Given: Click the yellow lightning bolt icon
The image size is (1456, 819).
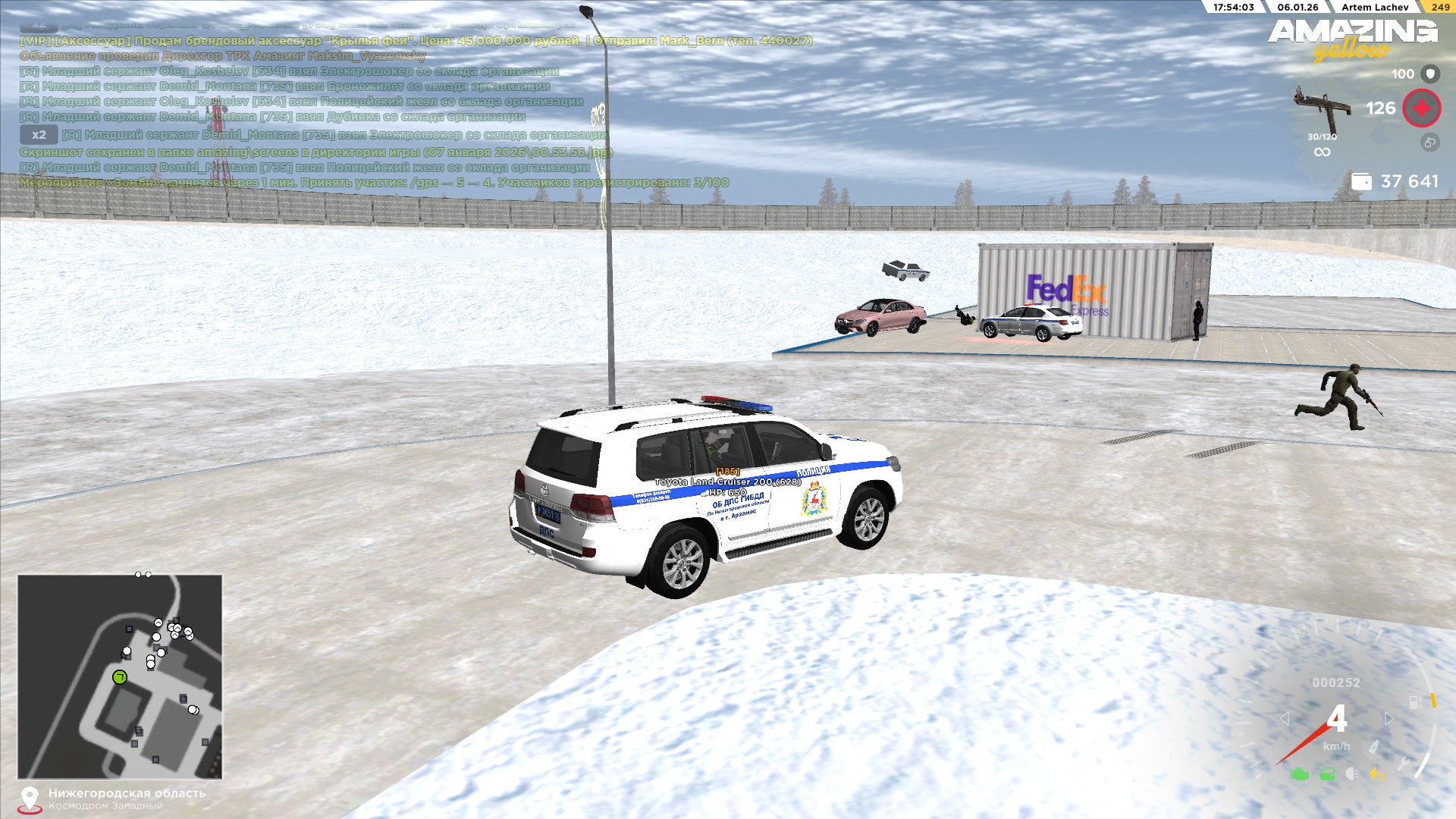Looking at the screenshot, I should click(1375, 774).
